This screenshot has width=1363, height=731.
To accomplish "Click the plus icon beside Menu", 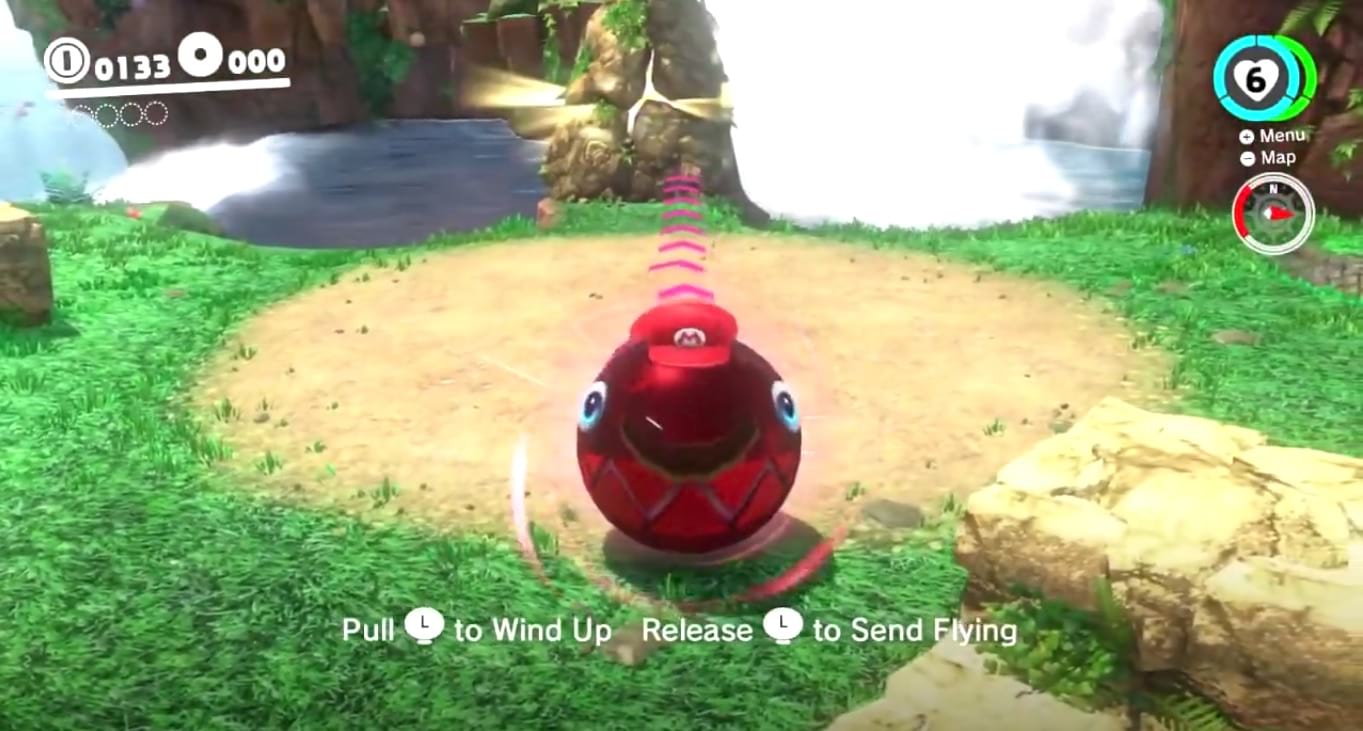I will 1246,136.
